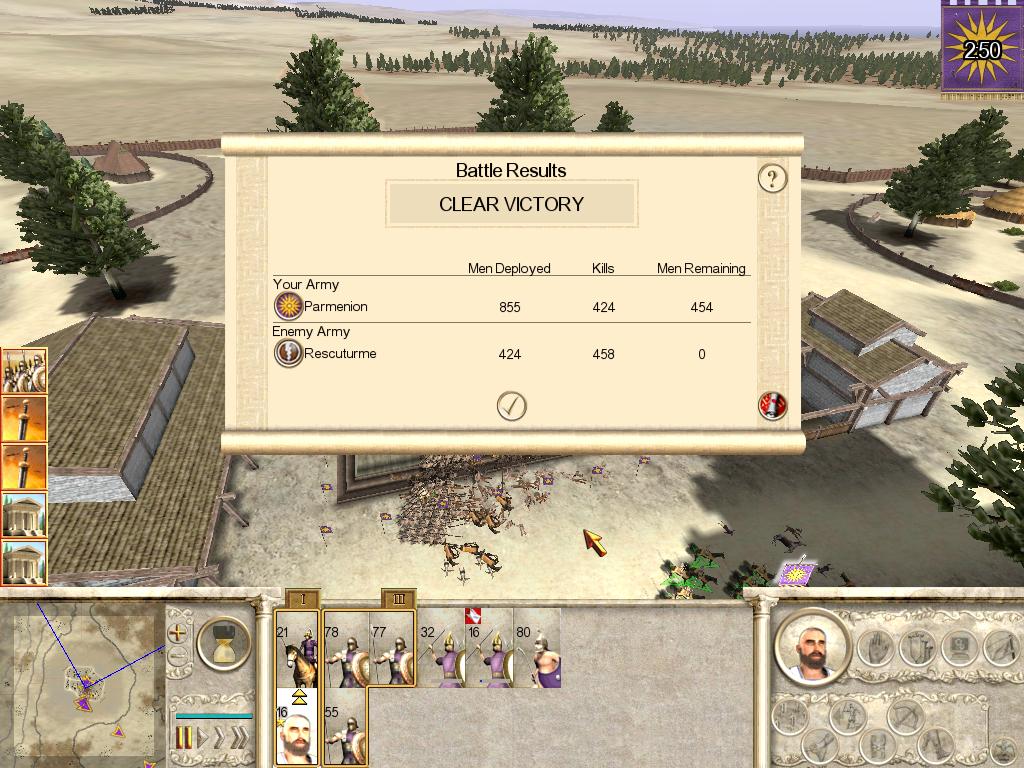1024x768 pixels.
Task: Click the large general portrait in command panel
Action: 811,647
